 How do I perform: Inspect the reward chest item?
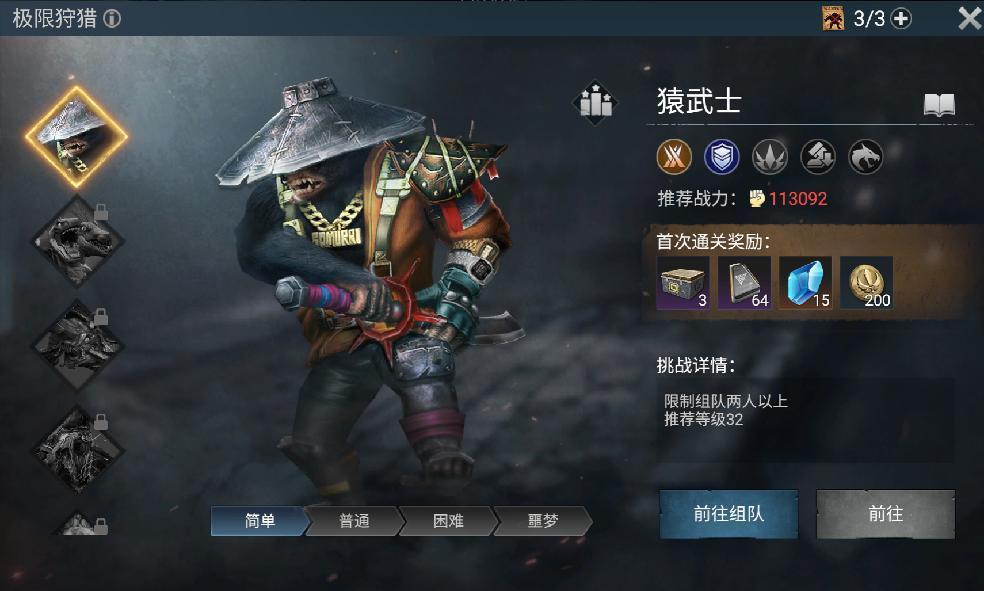(684, 283)
